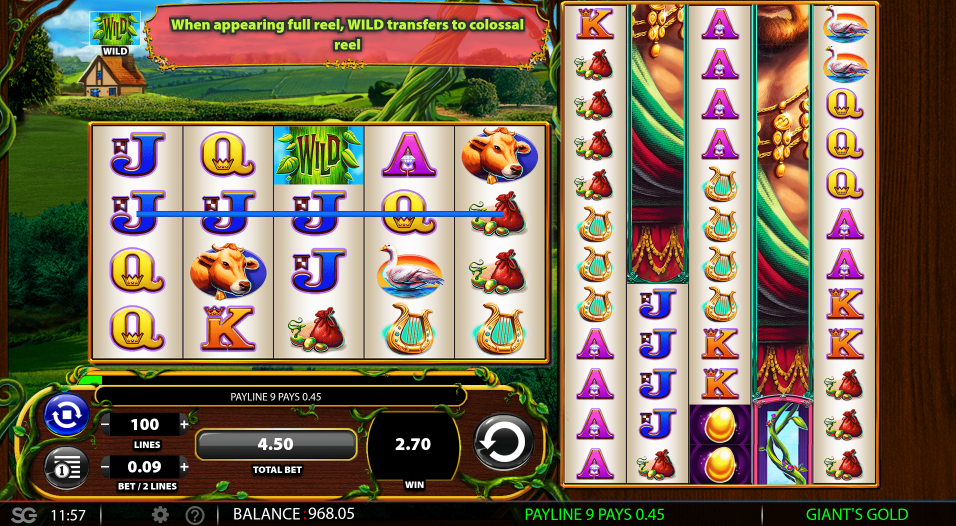Increase the number of lines
The width and height of the screenshot is (956, 526).
(184, 424)
